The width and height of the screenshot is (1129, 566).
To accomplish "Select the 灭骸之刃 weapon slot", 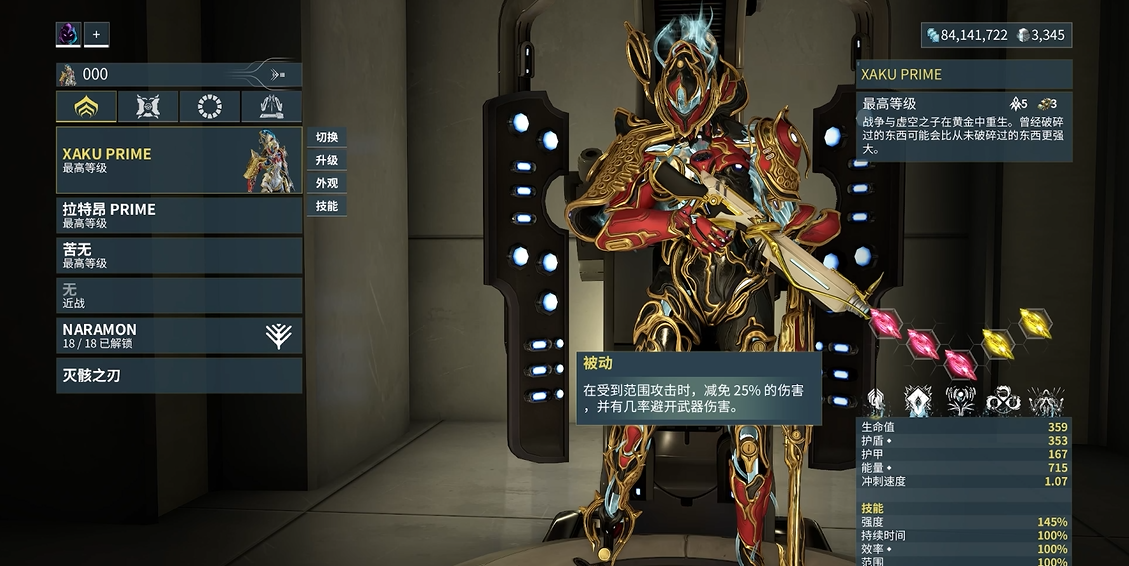I will (x=178, y=375).
